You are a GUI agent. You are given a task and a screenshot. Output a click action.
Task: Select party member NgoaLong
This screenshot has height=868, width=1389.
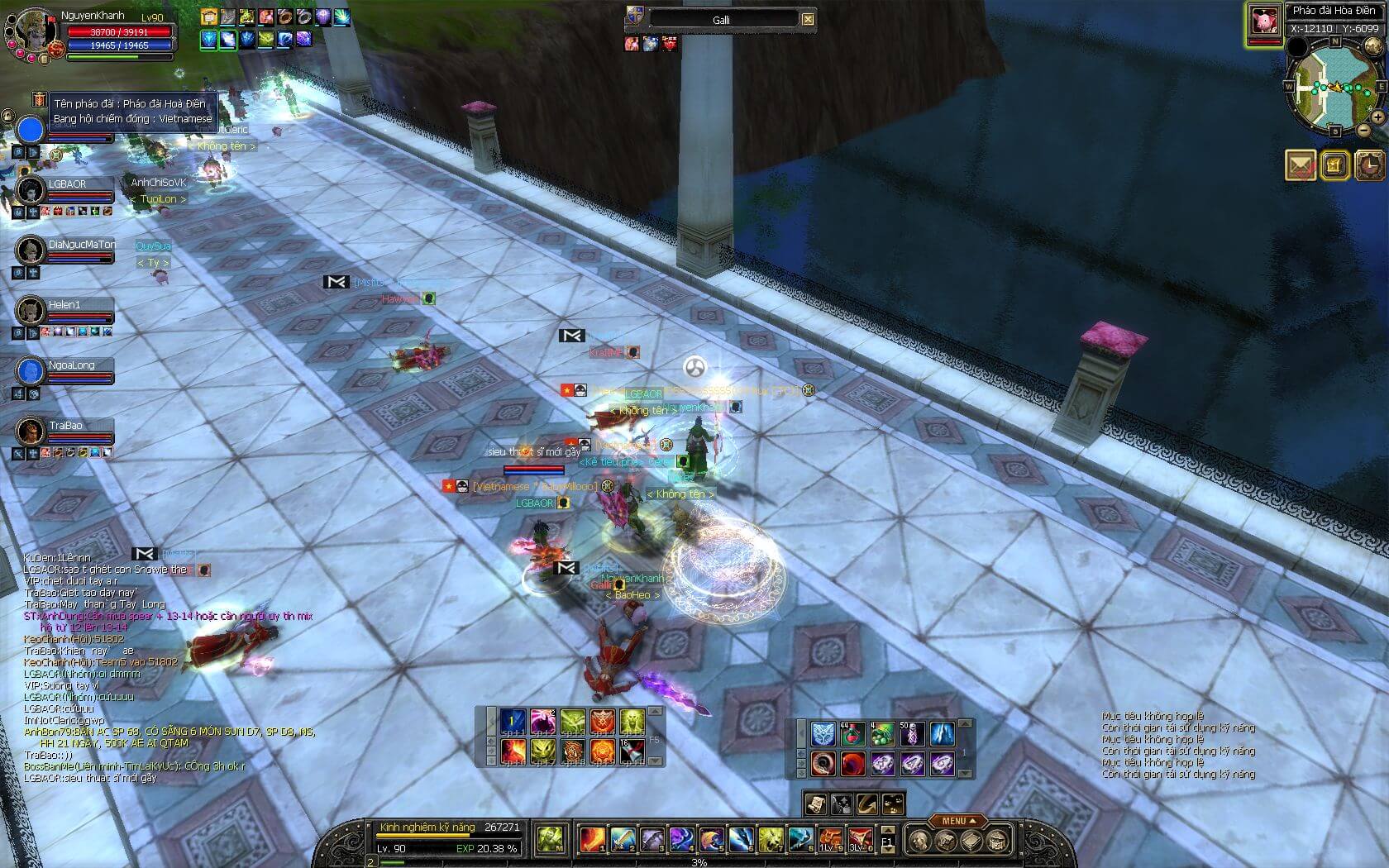click(x=31, y=371)
